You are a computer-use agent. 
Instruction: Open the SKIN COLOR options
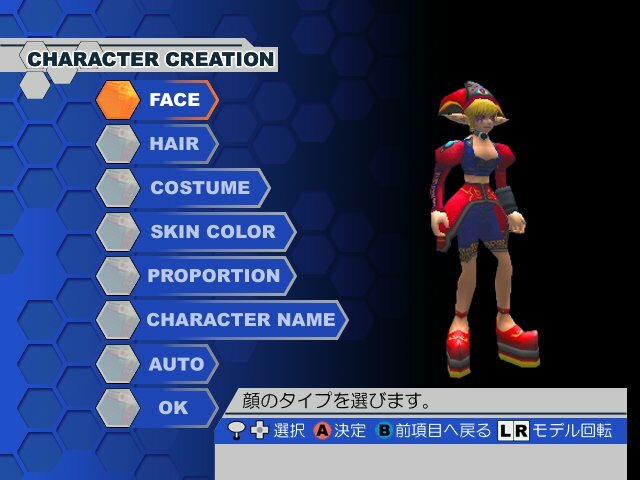(x=212, y=232)
